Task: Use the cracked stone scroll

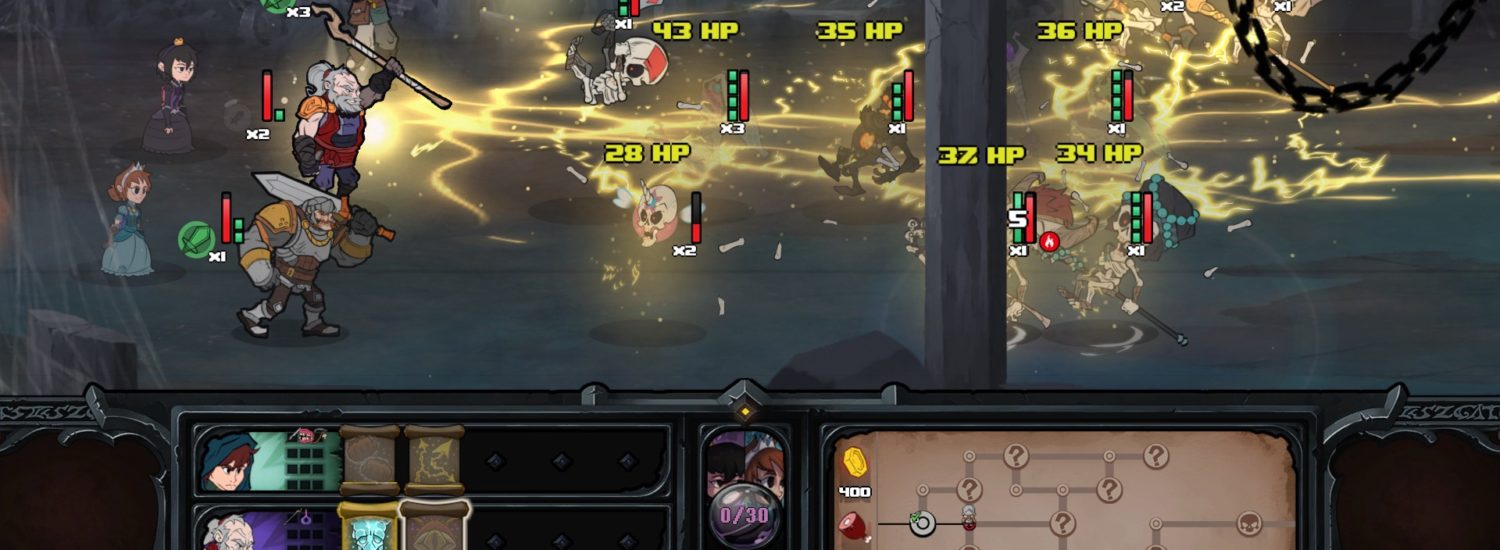Action: pos(369,461)
